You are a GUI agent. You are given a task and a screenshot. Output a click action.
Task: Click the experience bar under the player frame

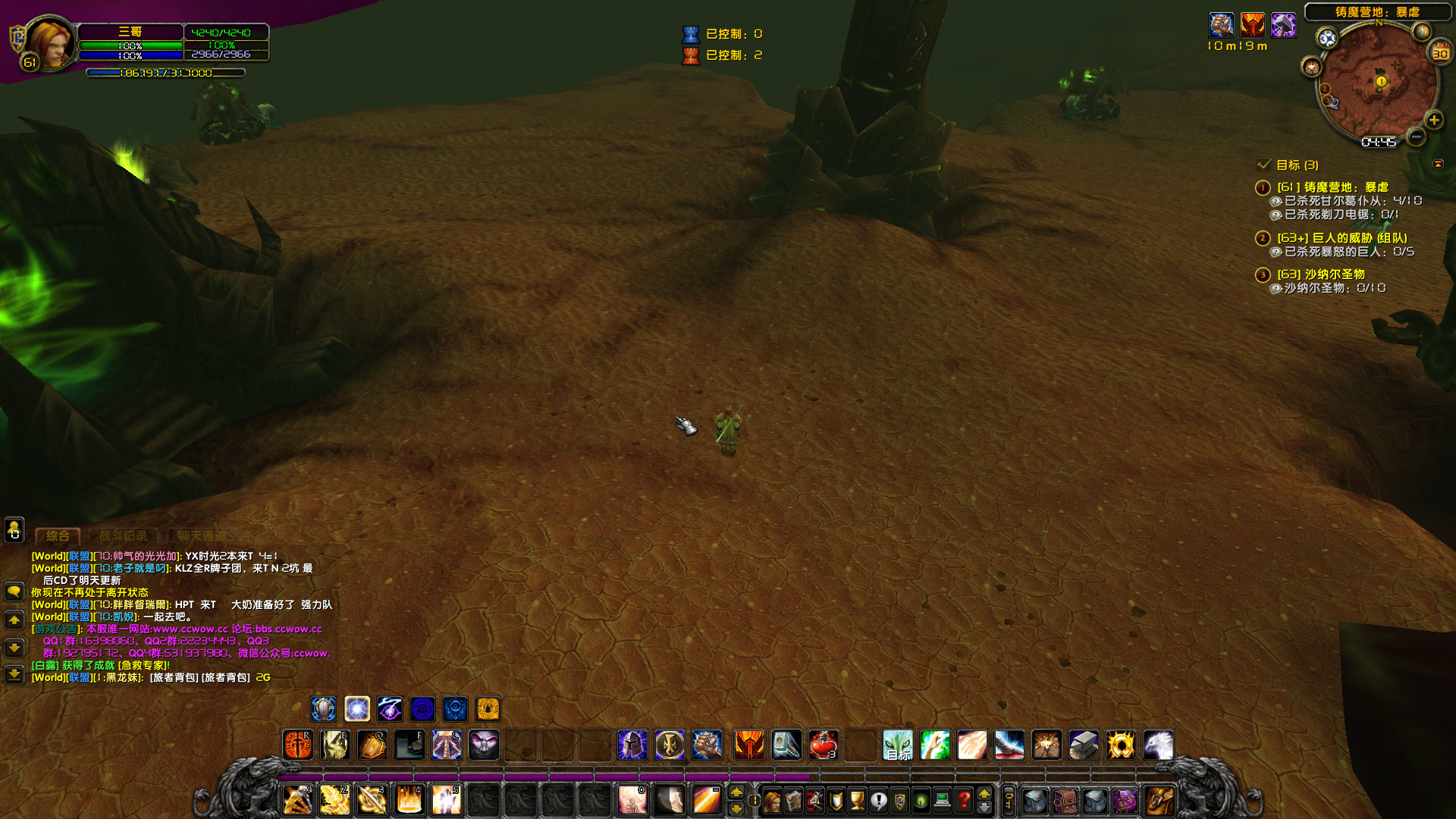[167, 74]
